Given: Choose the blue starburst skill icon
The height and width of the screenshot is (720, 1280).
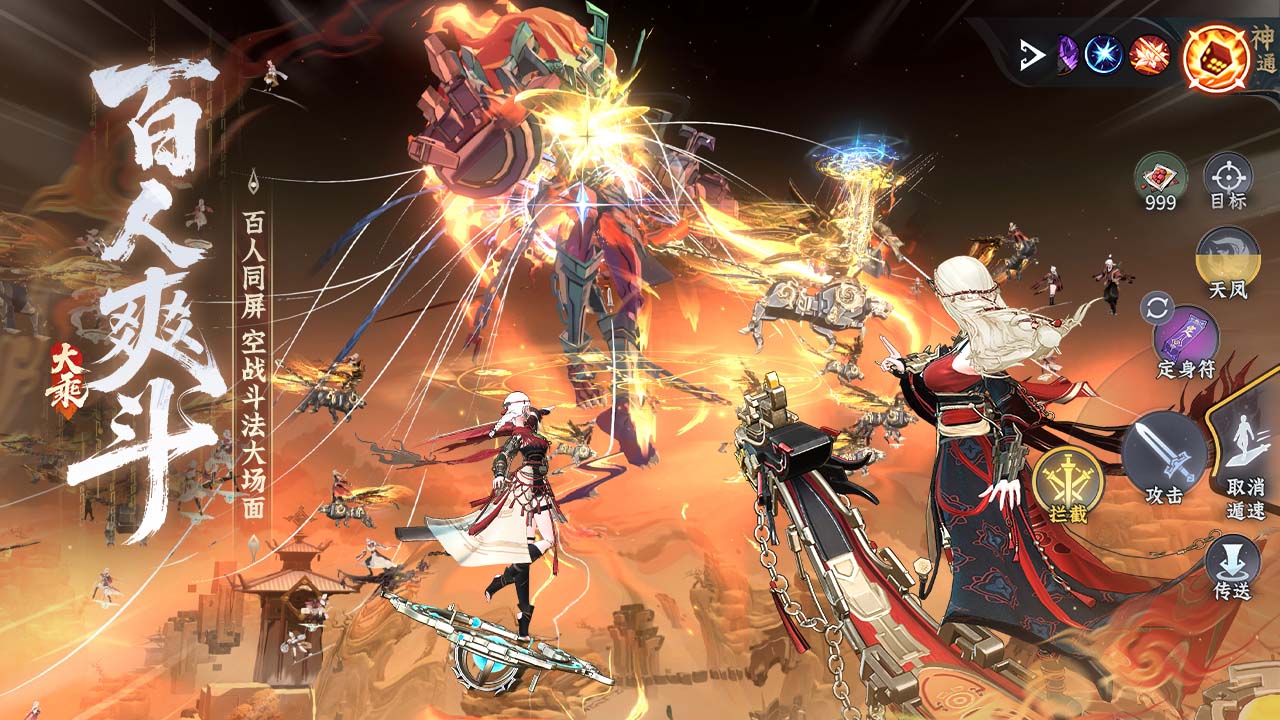Looking at the screenshot, I should 1105,54.
